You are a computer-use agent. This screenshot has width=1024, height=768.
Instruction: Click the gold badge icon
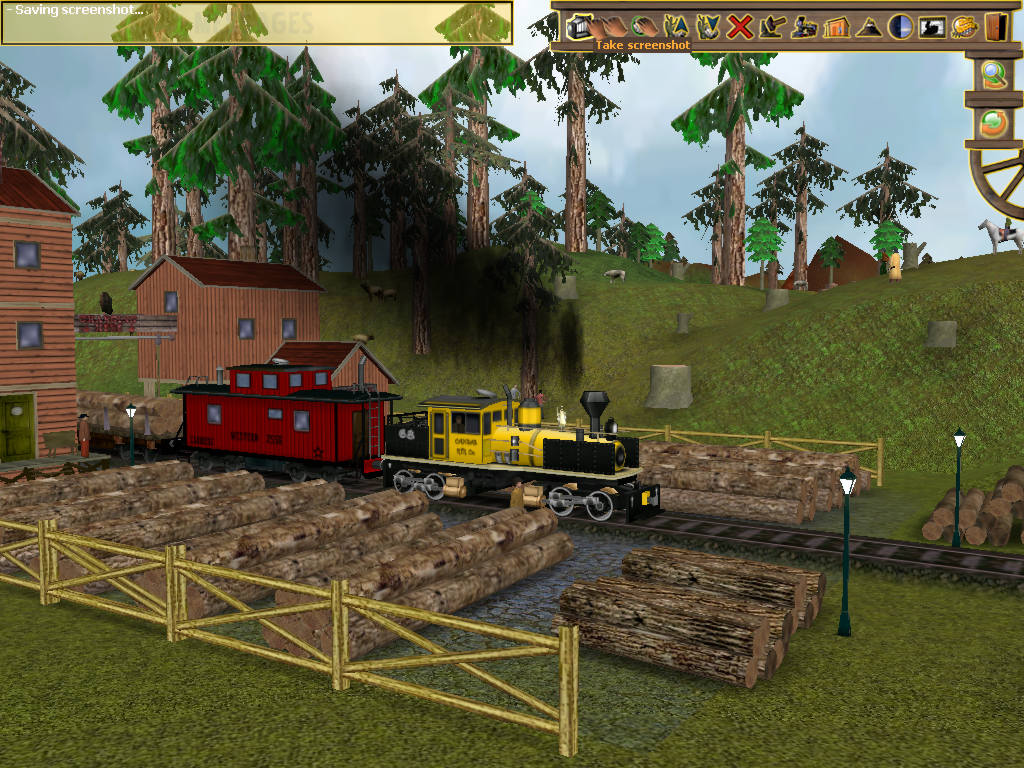[963, 27]
